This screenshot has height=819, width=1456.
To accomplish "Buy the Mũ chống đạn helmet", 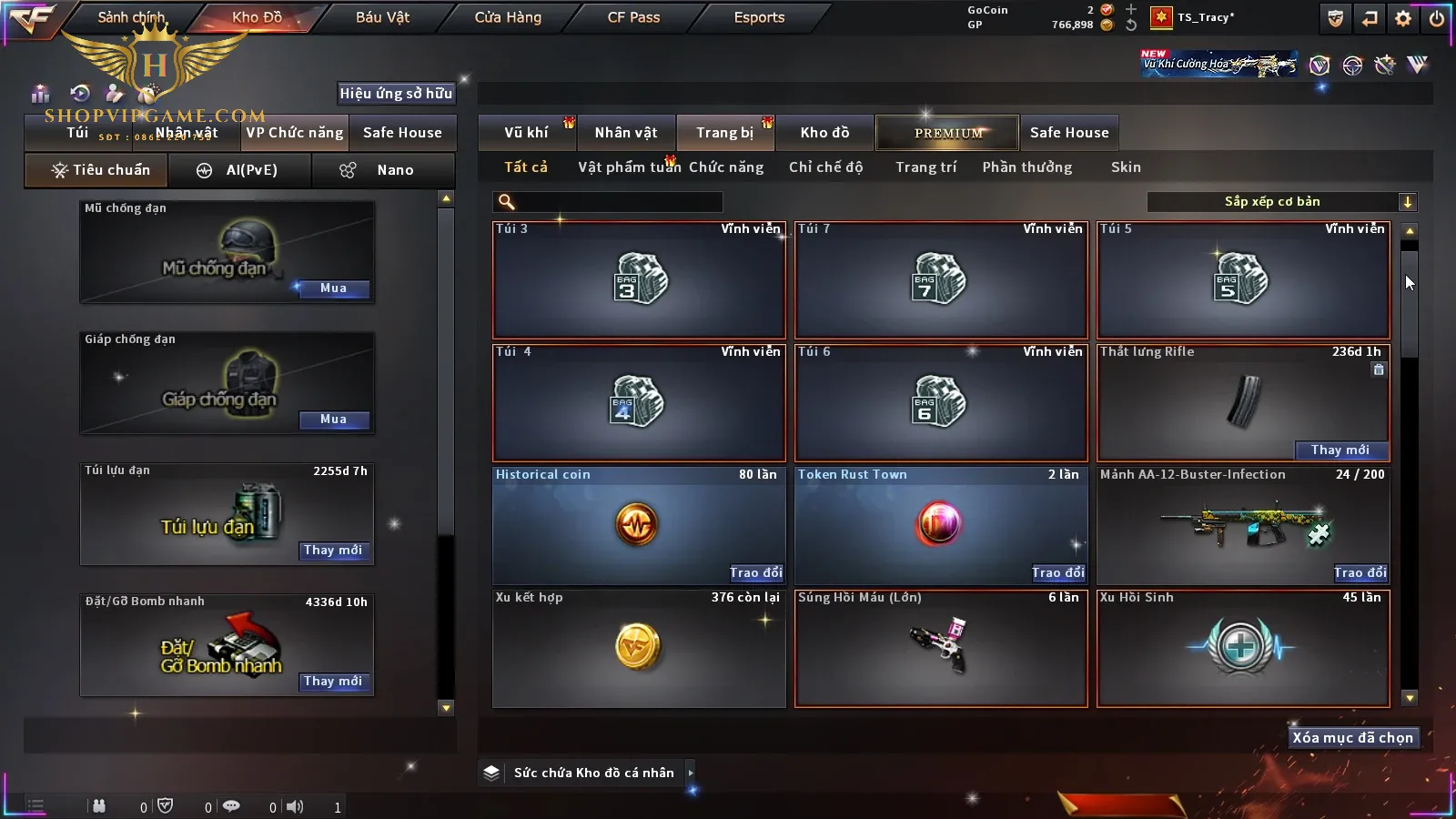I will pos(333,288).
